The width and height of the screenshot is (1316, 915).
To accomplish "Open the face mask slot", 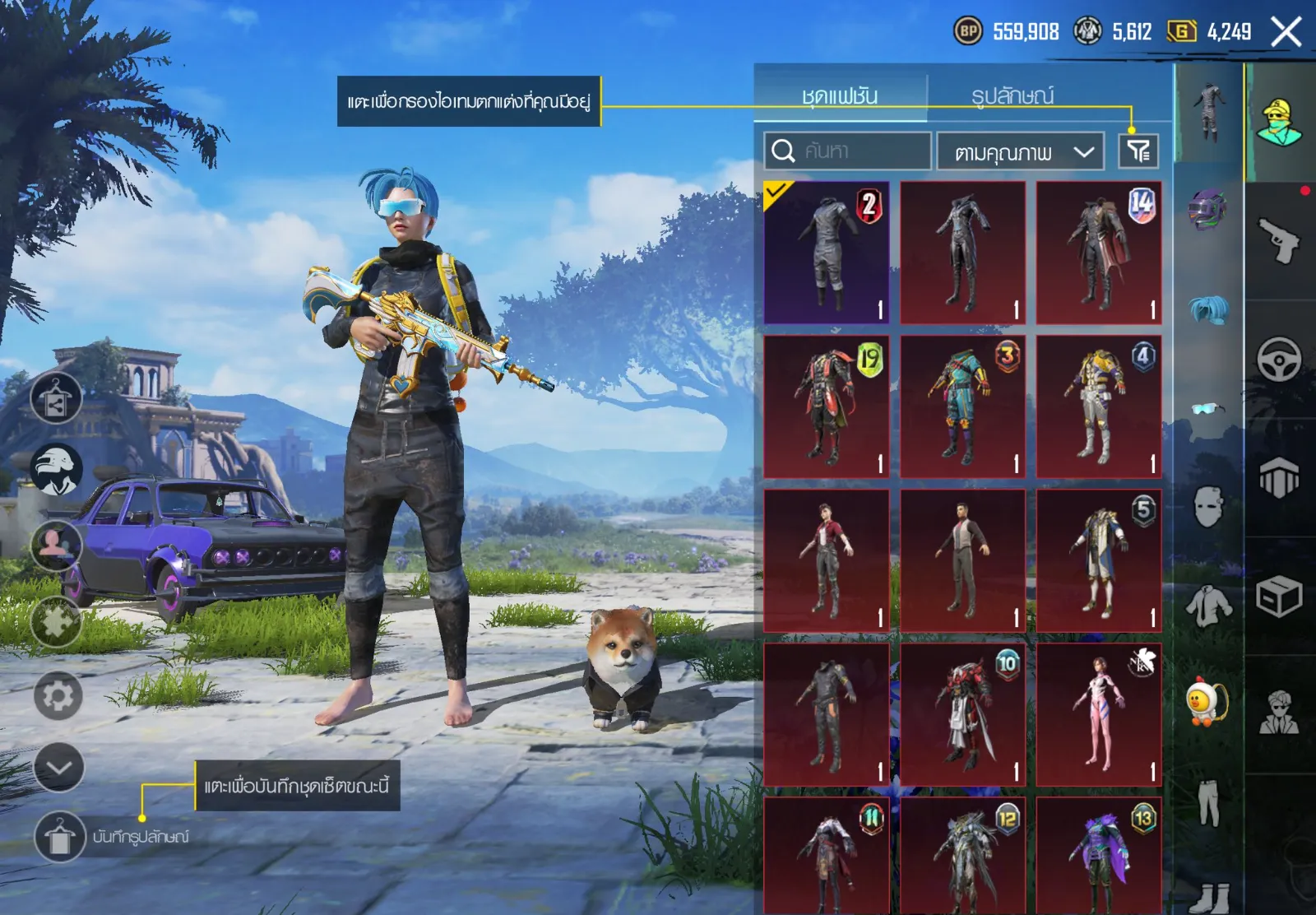I will pyautogui.click(x=1208, y=505).
